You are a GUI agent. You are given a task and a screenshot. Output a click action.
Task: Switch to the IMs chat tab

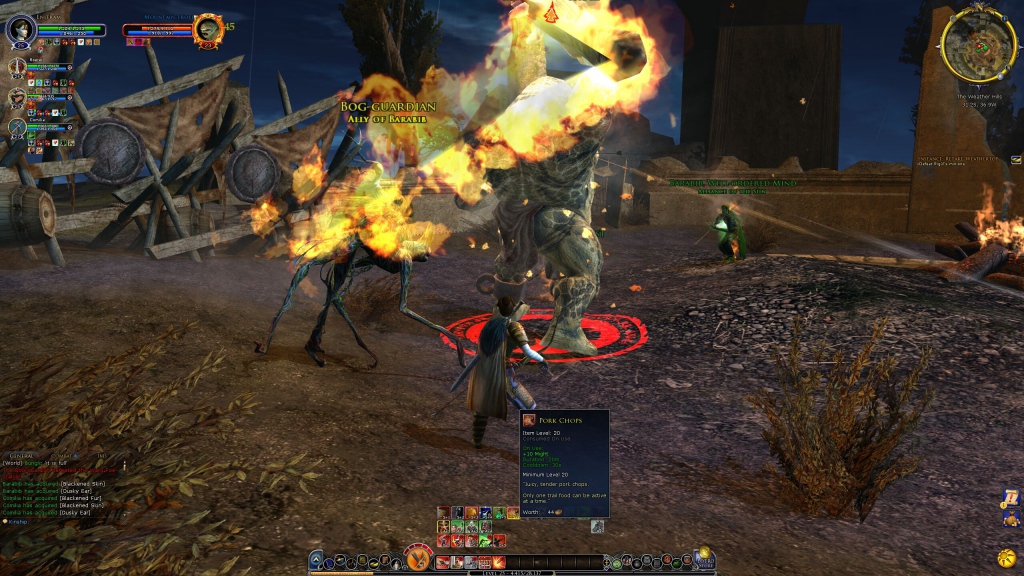(100, 456)
